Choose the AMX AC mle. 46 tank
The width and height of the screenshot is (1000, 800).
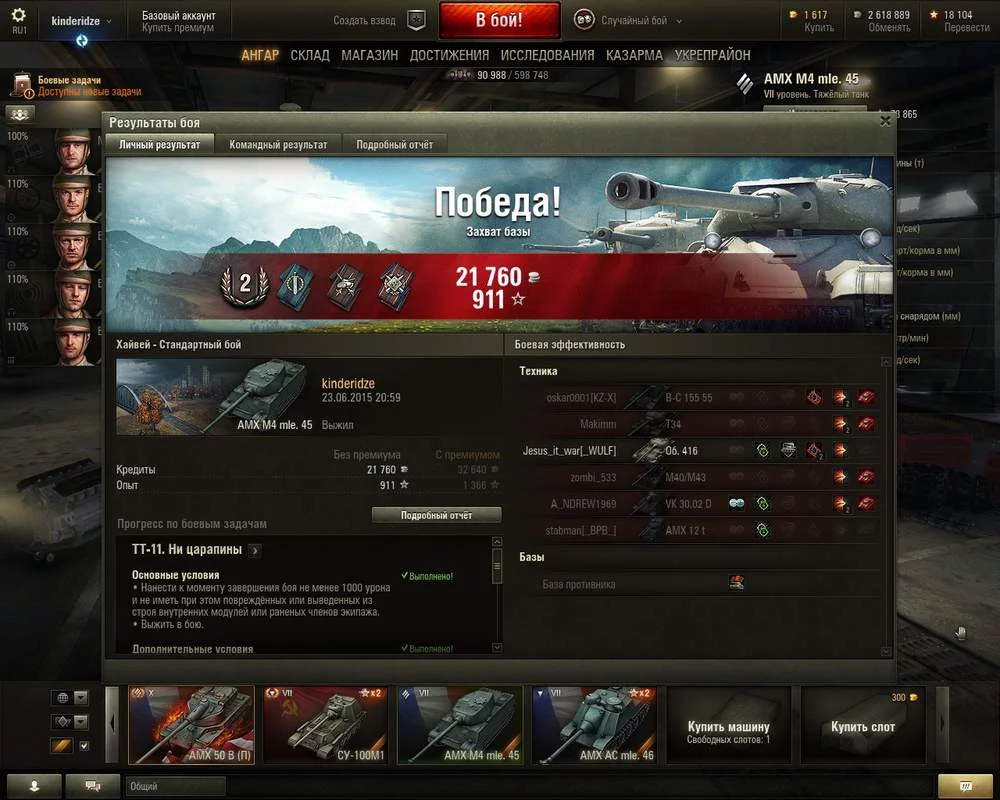[x=593, y=726]
